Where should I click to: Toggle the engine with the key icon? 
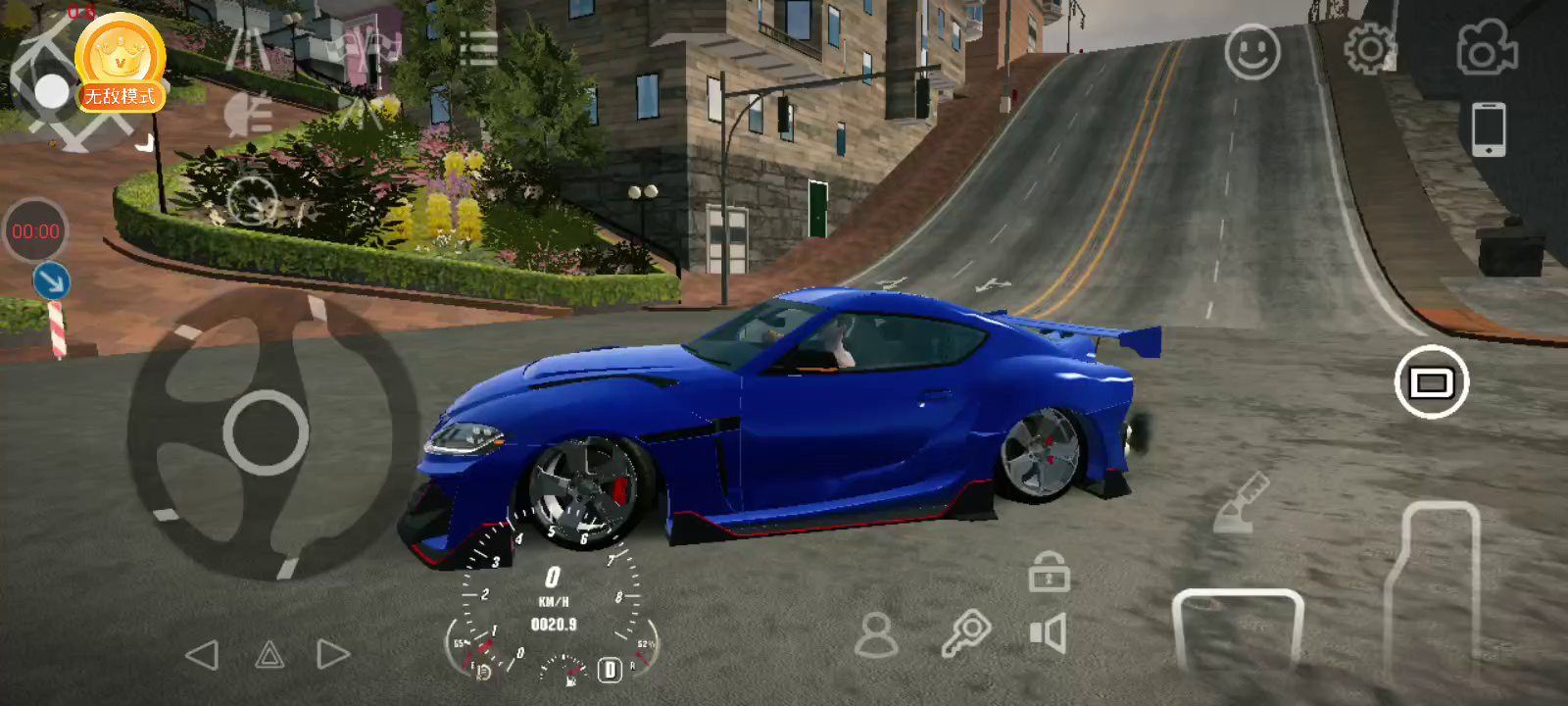[966, 633]
